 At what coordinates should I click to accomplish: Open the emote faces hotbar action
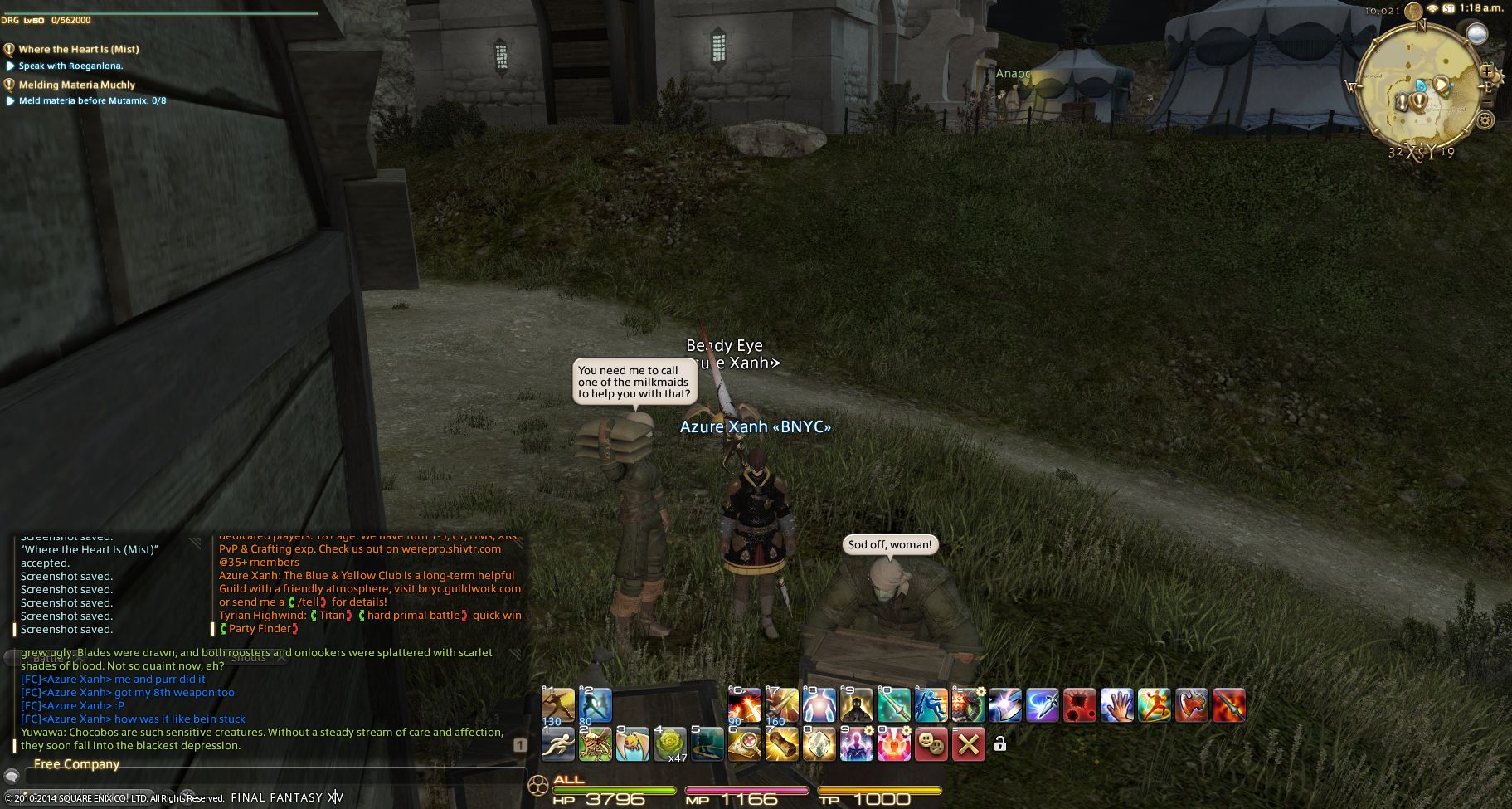coord(931,744)
